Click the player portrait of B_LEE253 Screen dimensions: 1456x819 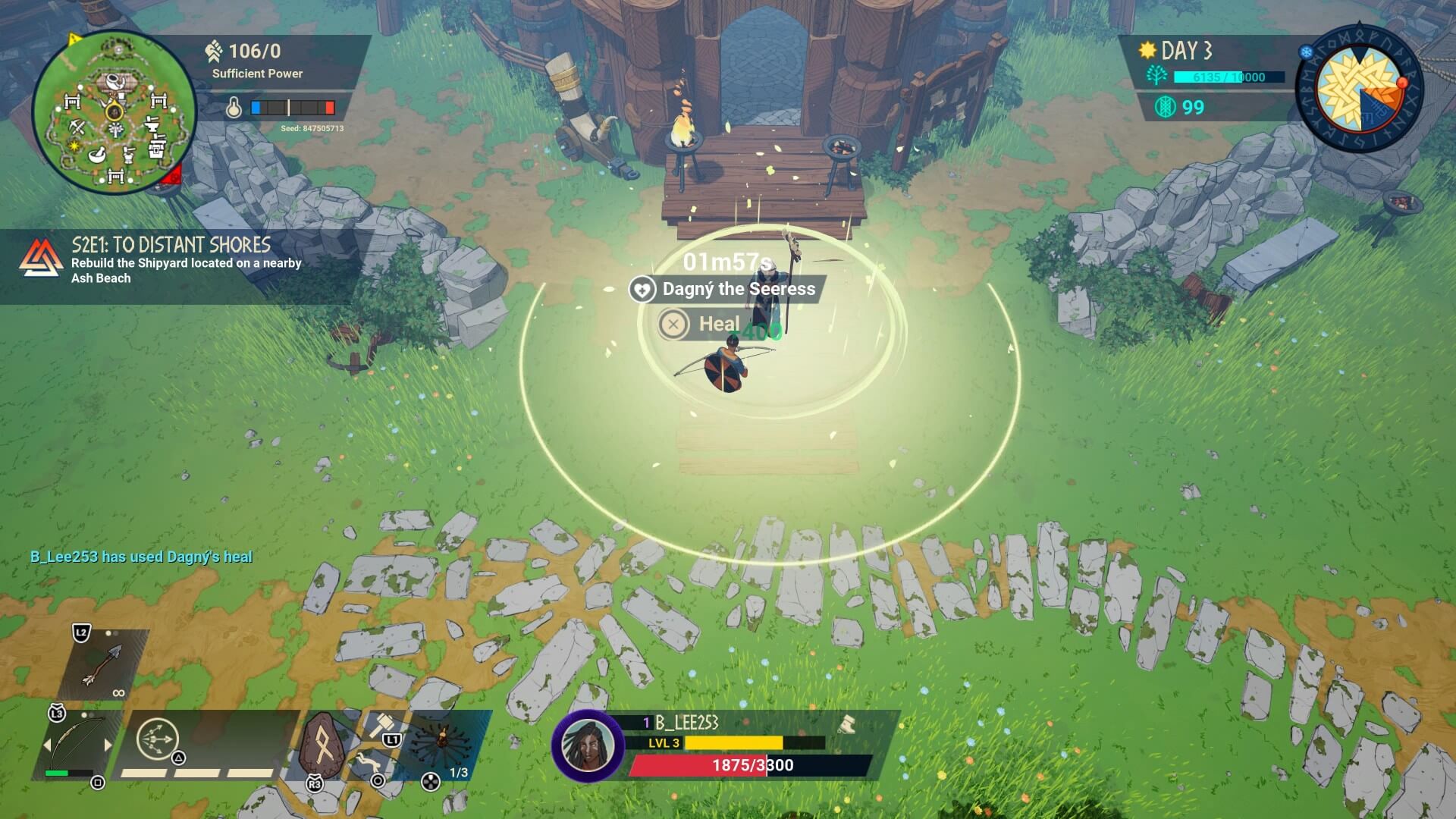(586, 745)
